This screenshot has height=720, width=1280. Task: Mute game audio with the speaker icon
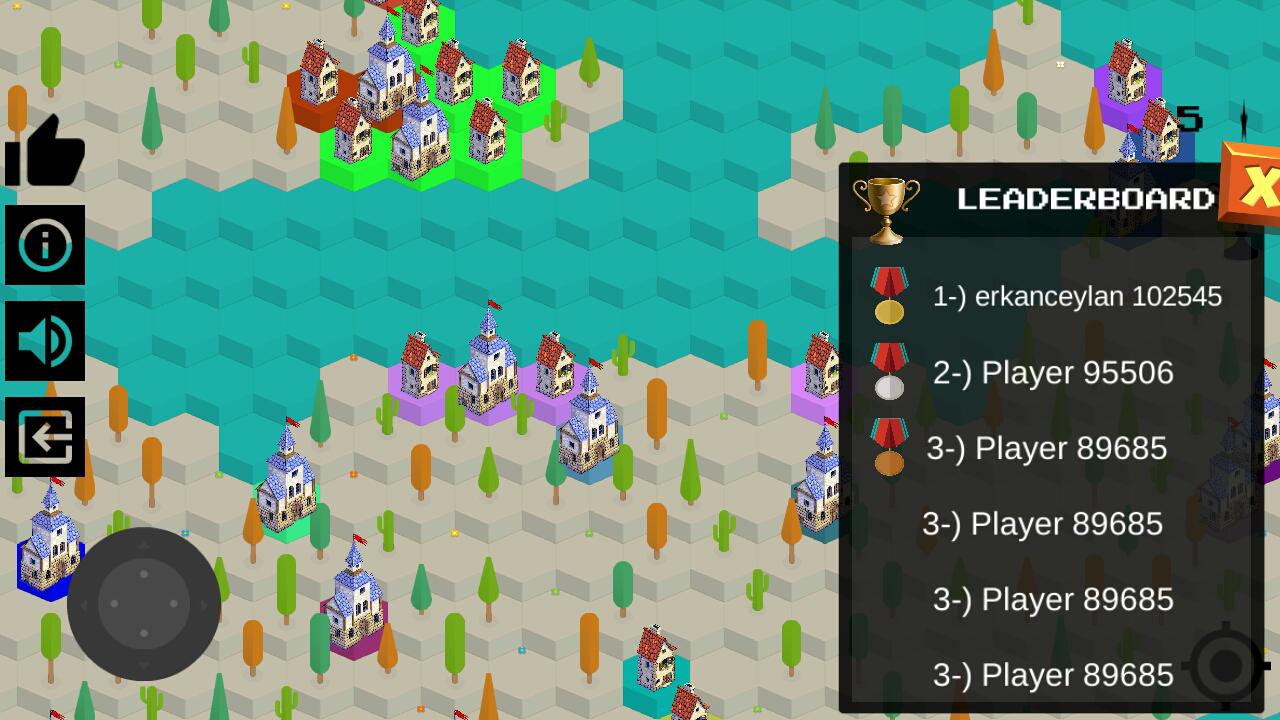click(x=45, y=340)
